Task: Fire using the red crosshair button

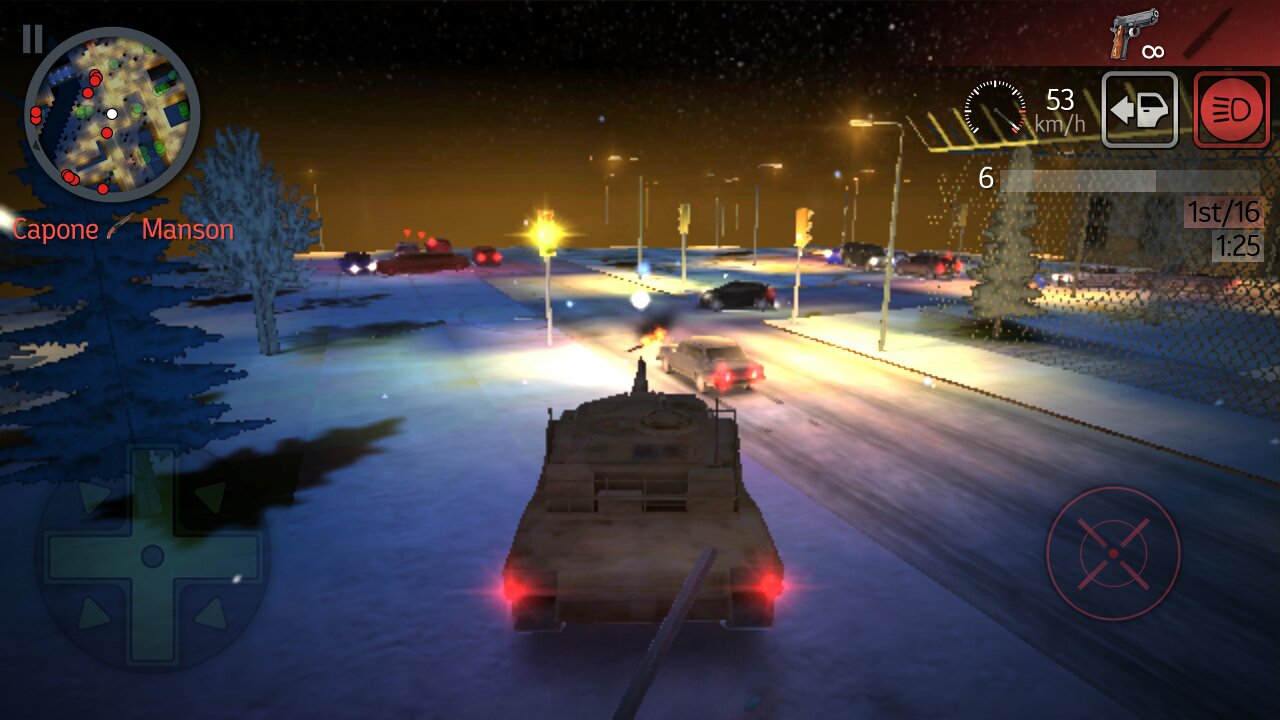Action: tap(1113, 553)
